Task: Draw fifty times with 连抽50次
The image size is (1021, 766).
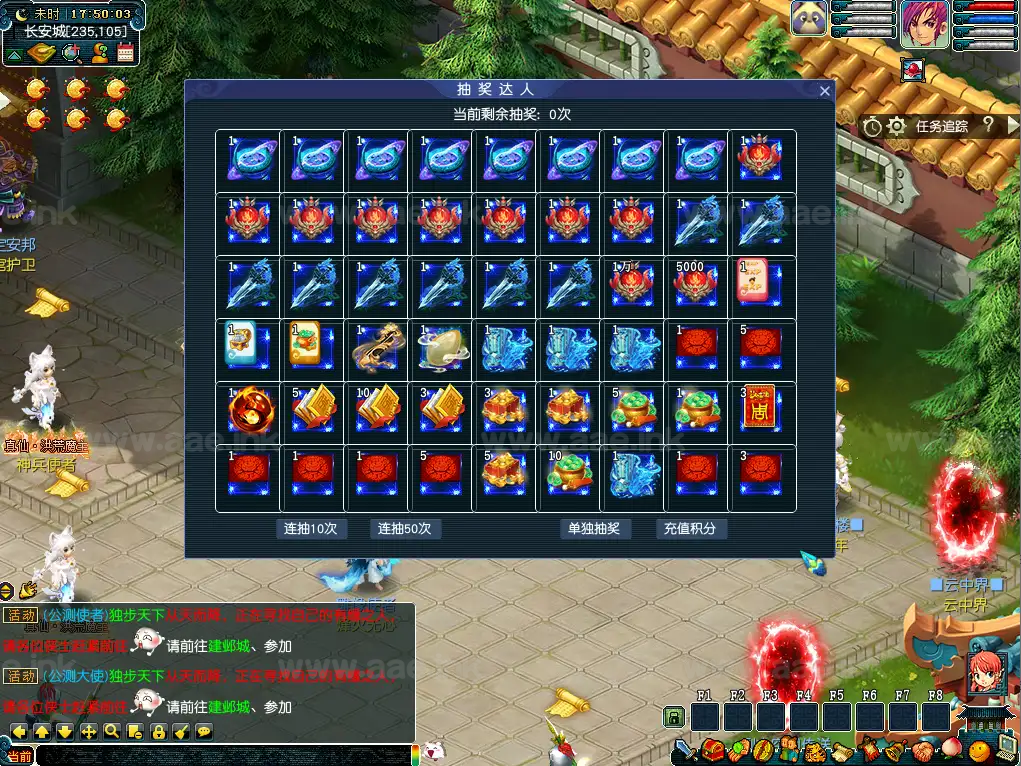Action: point(405,528)
